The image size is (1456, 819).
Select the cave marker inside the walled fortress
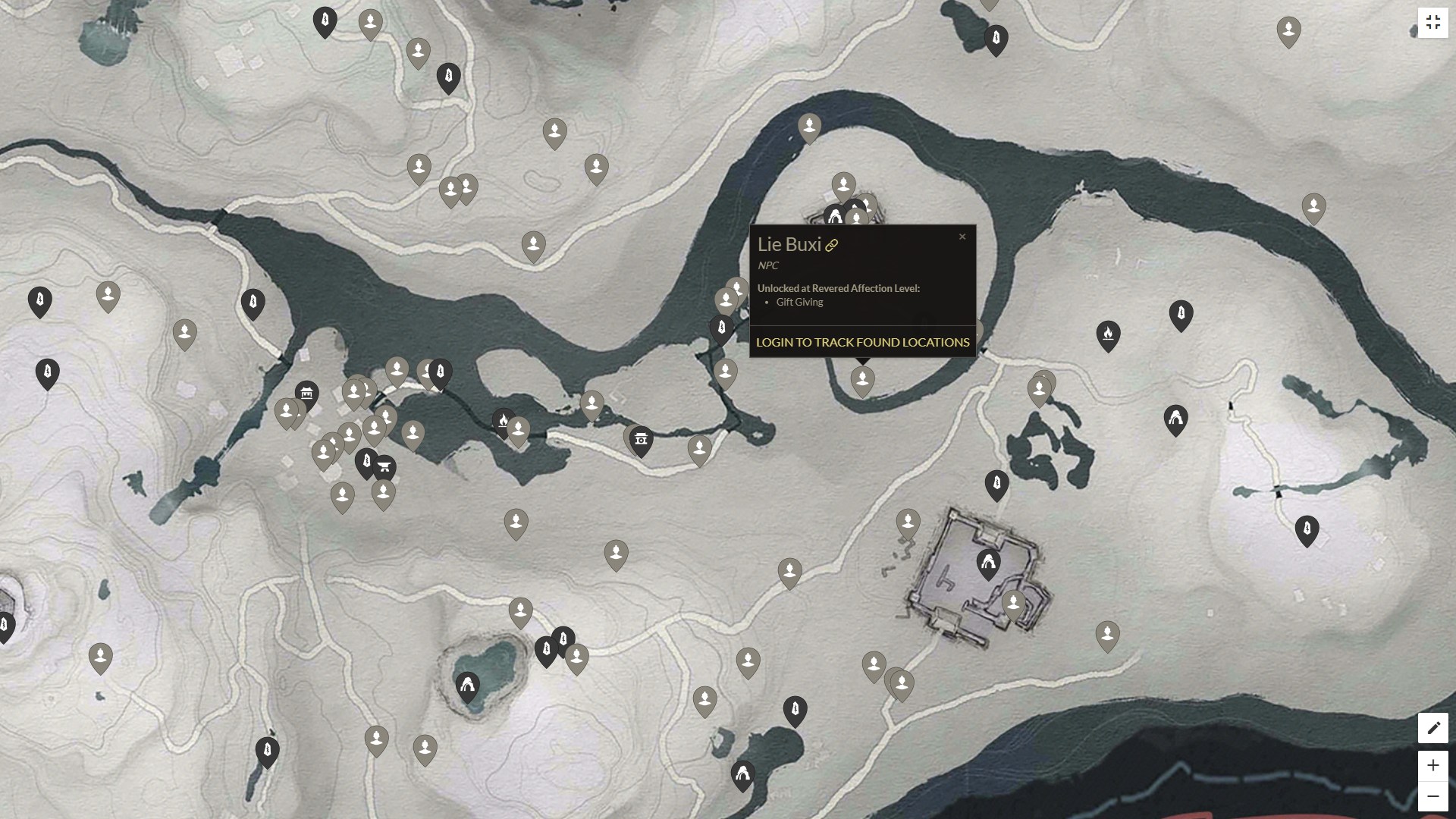[x=988, y=563]
